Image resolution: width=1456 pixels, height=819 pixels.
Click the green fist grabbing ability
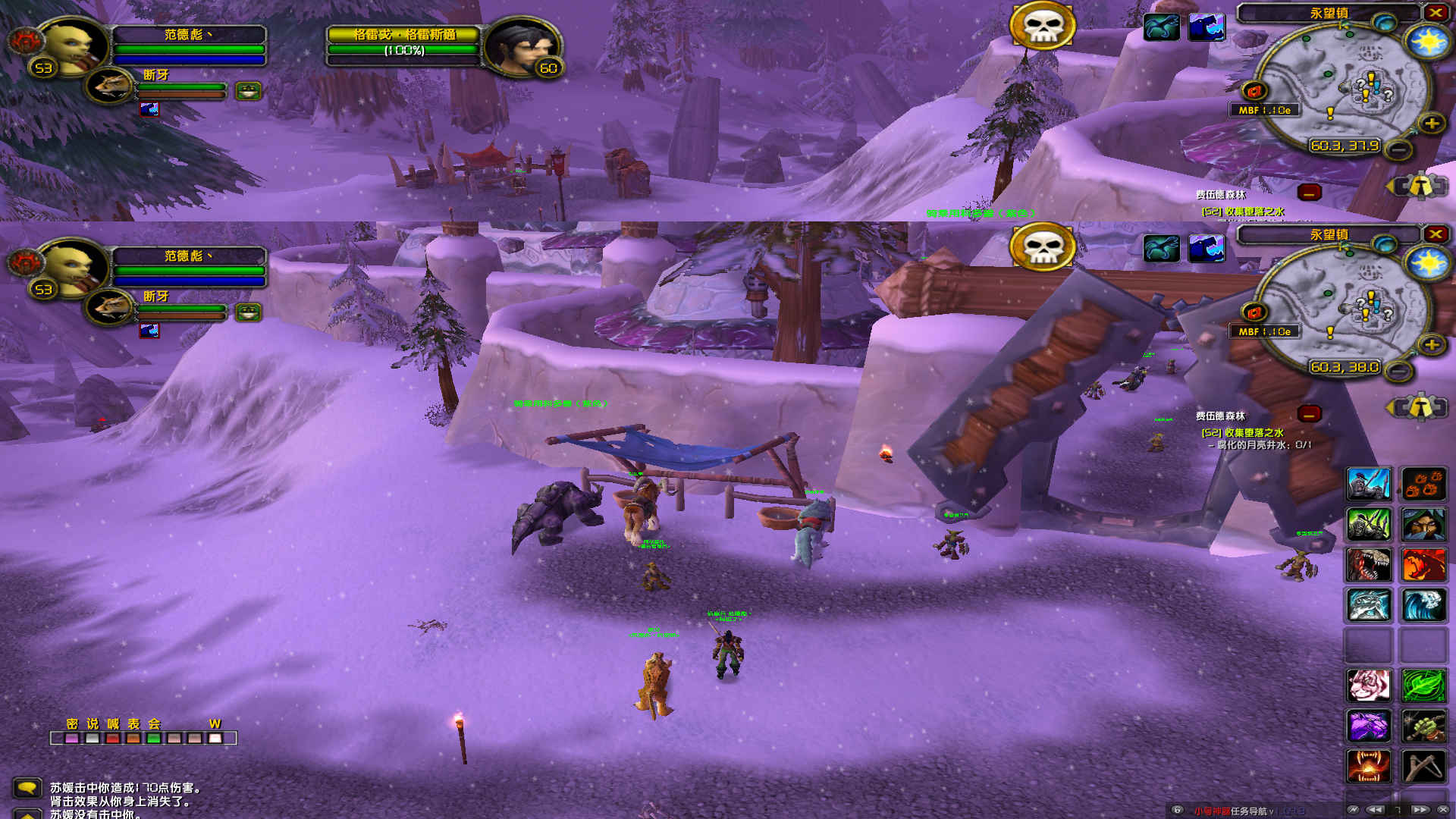(1423, 726)
